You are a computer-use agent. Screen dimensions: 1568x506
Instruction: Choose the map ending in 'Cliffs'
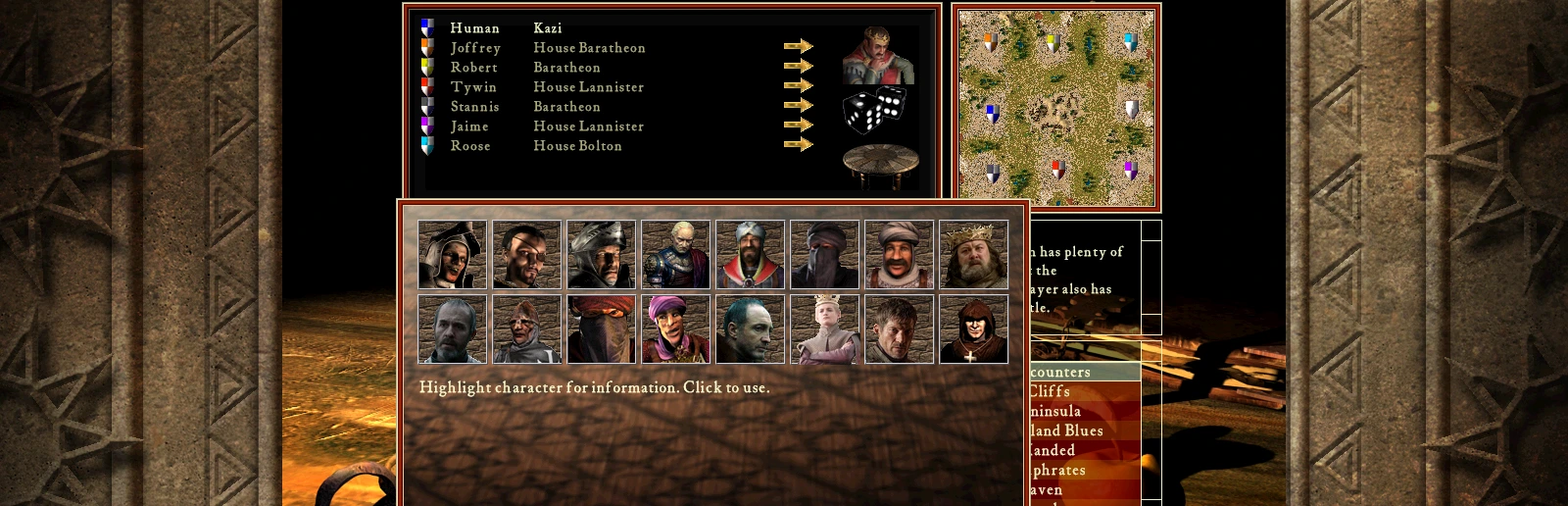click(1050, 391)
